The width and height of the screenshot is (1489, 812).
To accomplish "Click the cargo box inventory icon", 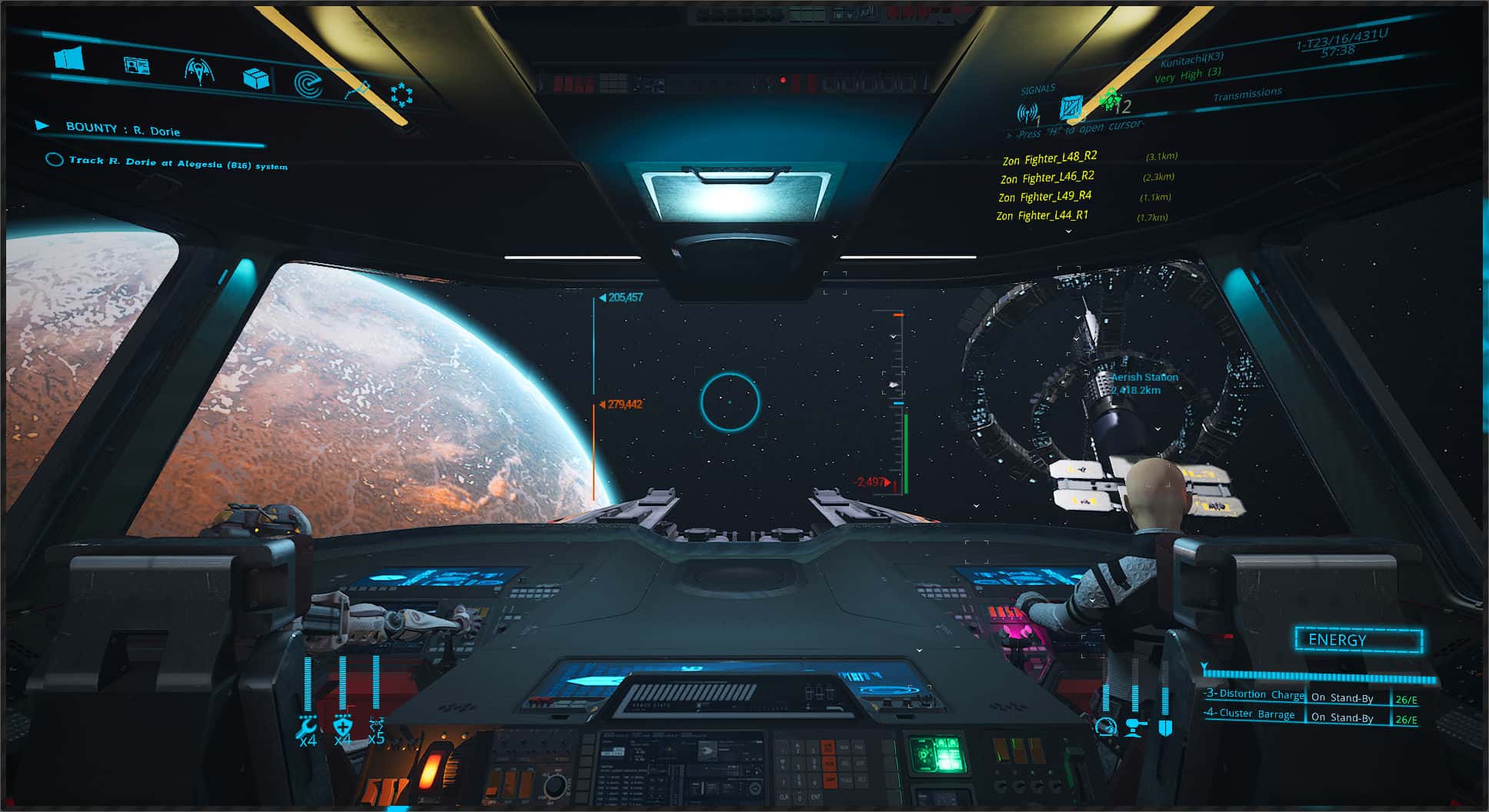I will click(256, 79).
